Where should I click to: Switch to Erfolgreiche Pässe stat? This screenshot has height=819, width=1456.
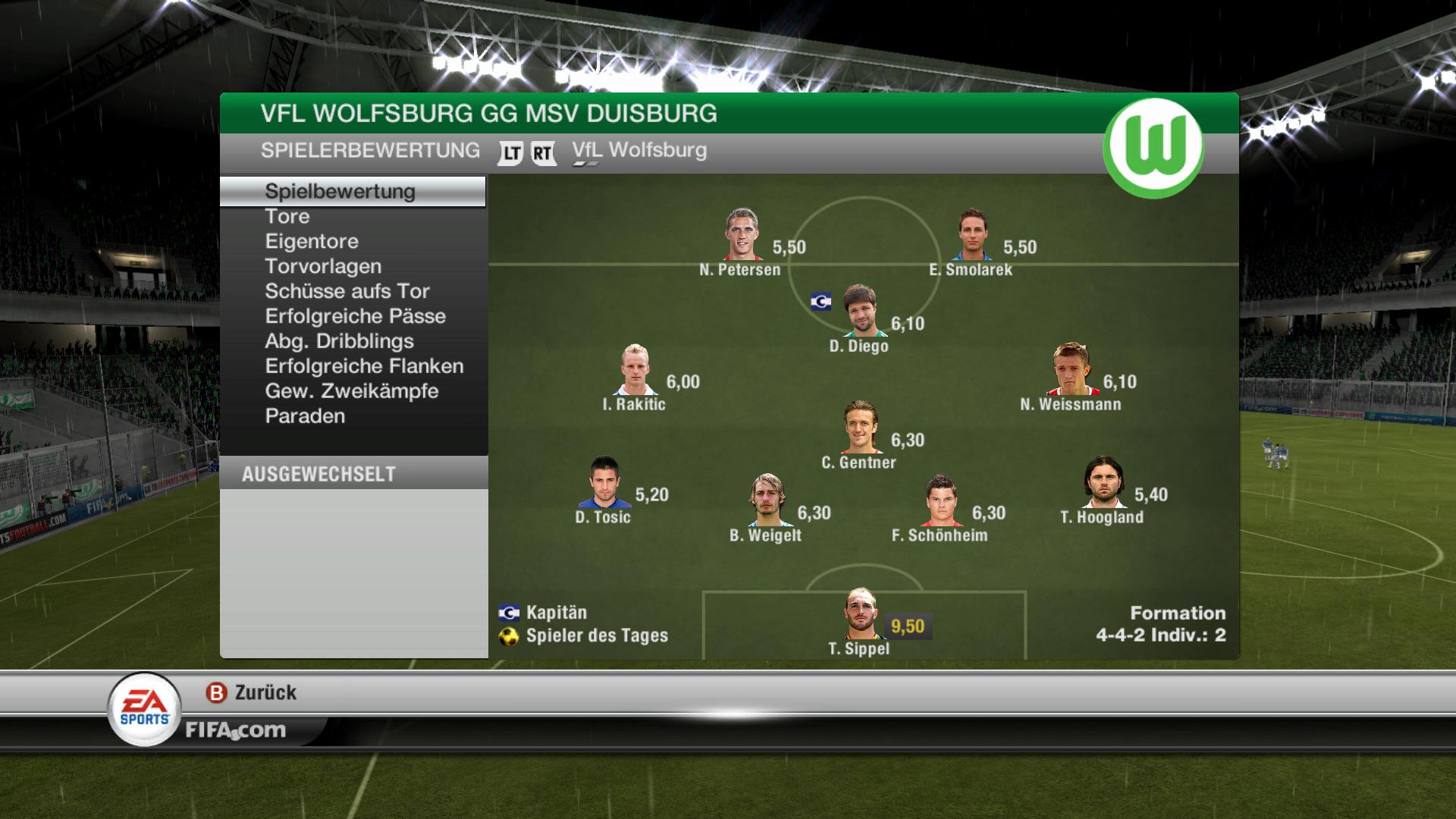coord(355,317)
